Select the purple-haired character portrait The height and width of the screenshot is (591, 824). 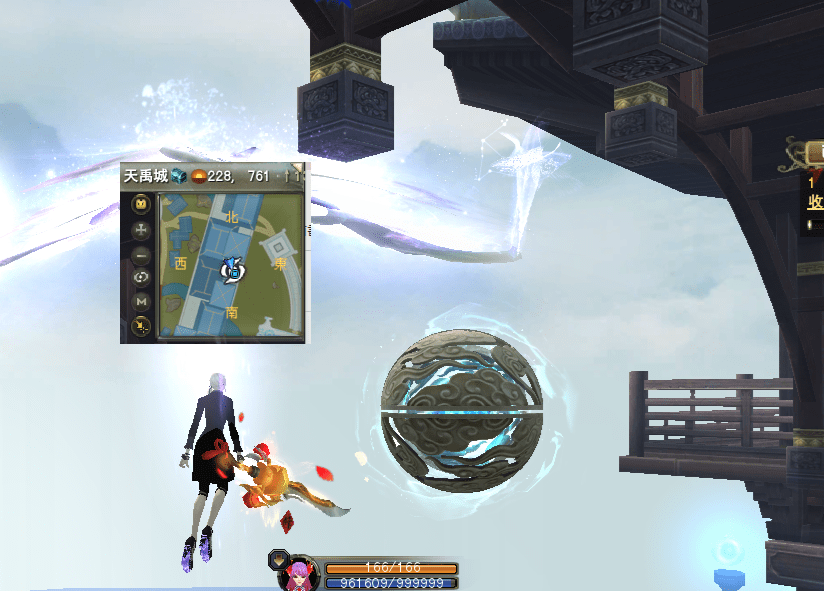[x=297, y=574]
